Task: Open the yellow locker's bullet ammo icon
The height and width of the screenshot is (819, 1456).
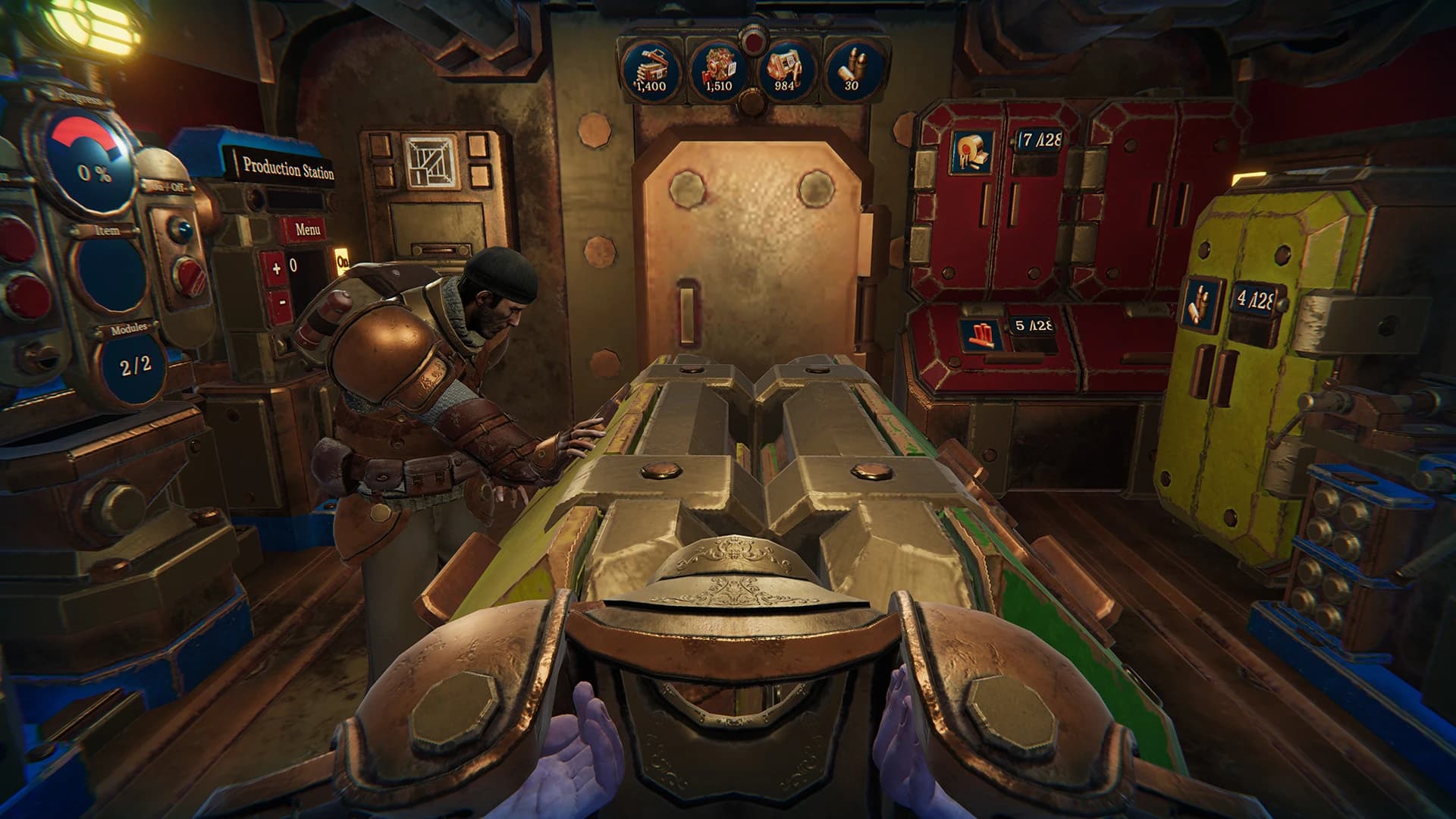Action: click(x=1199, y=302)
